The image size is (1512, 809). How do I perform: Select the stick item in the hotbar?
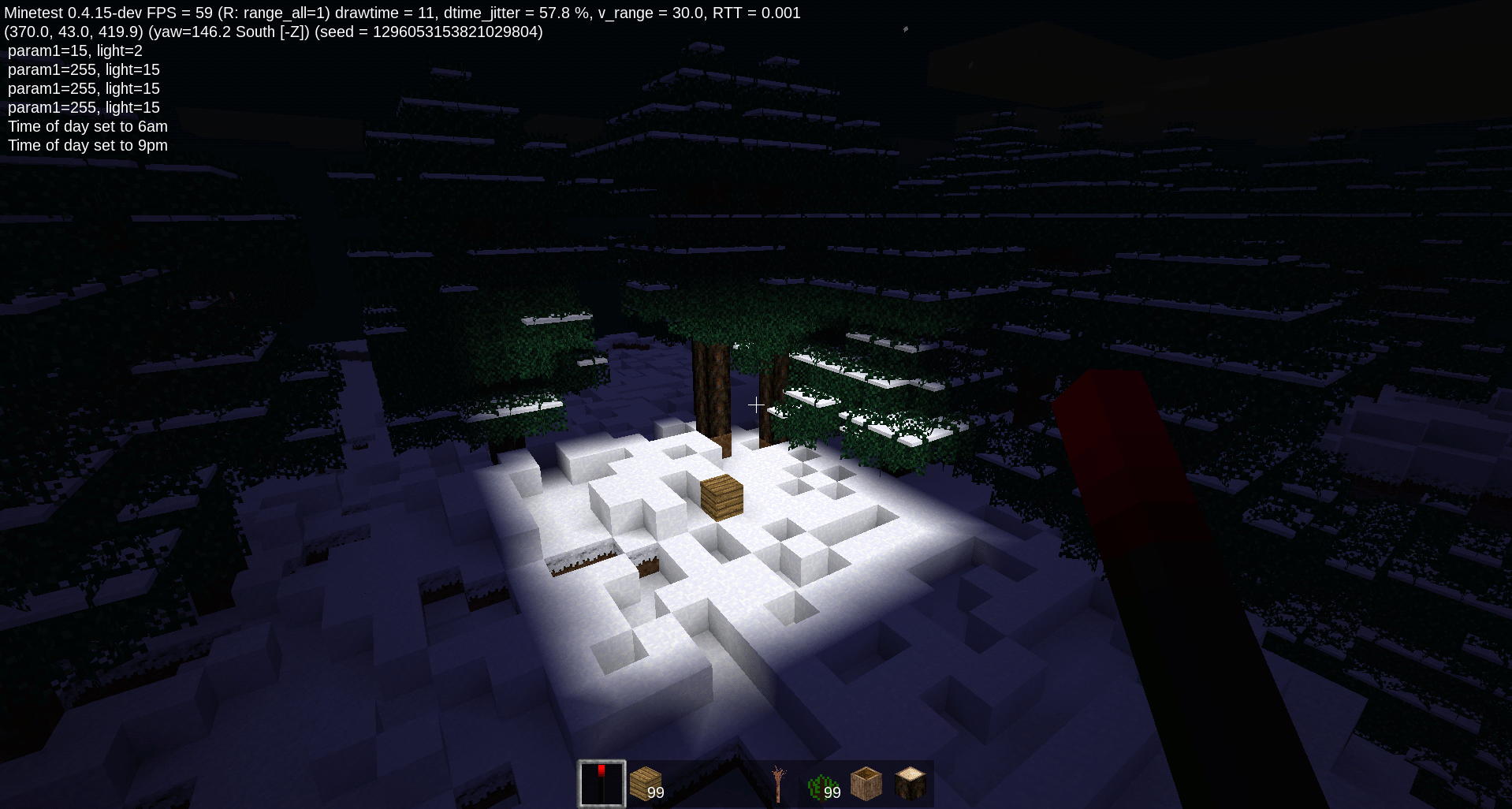(777, 782)
